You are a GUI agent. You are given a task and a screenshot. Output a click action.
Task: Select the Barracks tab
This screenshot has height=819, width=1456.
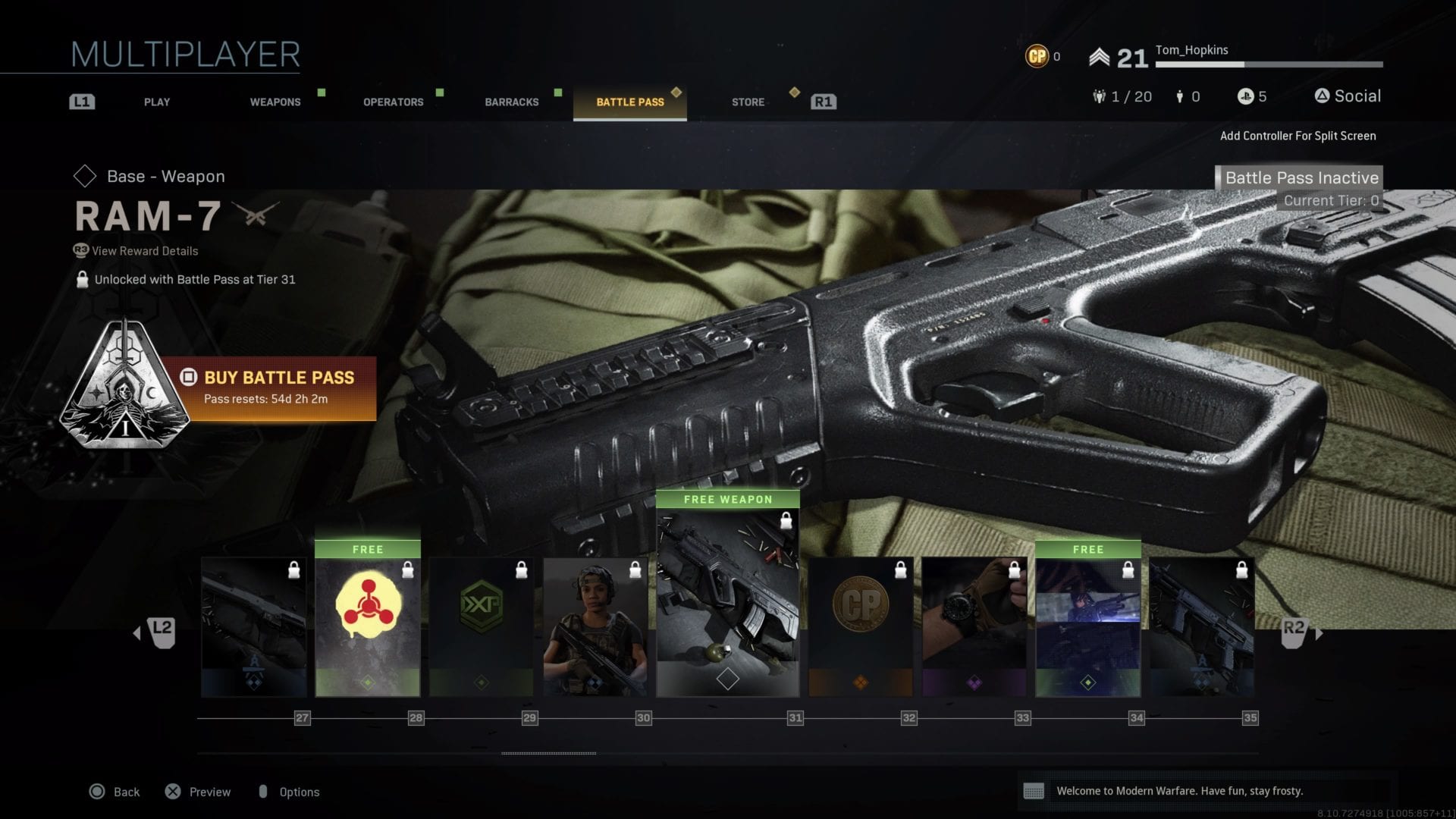point(512,102)
